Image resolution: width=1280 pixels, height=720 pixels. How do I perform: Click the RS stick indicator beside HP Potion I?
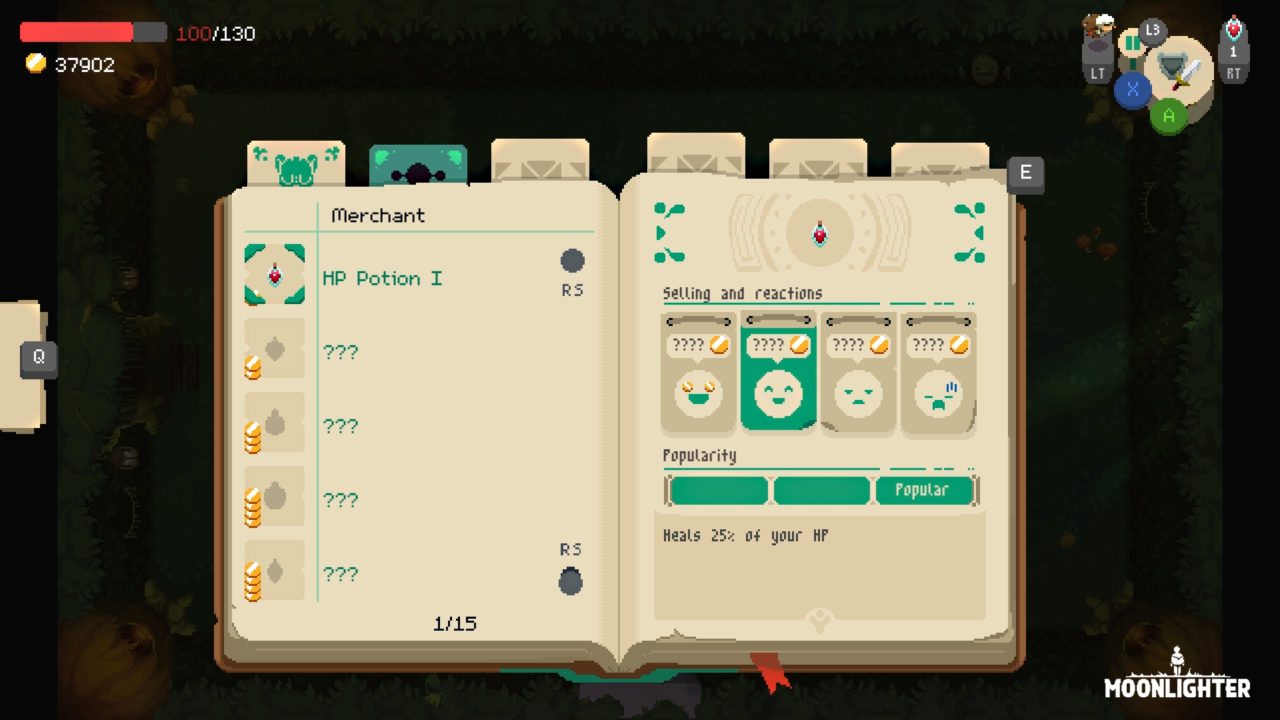tap(572, 261)
